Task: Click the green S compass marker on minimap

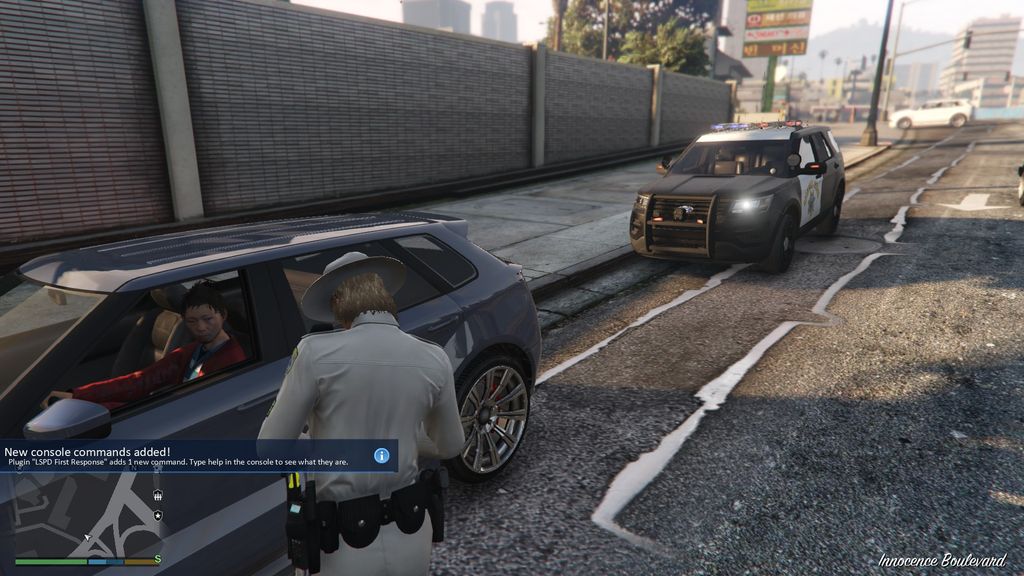Action: click(157, 560)
